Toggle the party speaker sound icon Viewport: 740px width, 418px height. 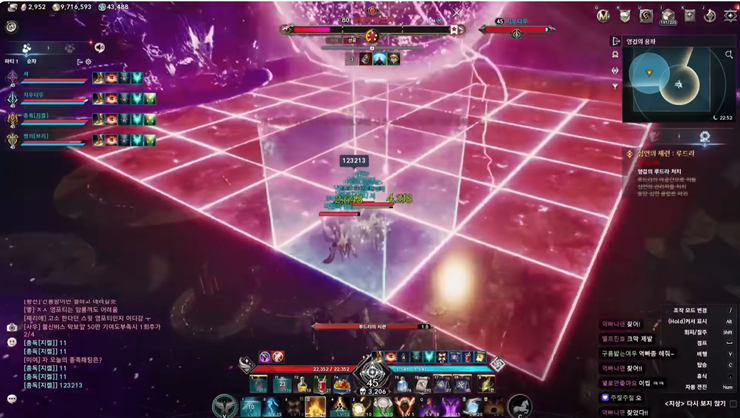click(100, 47)
